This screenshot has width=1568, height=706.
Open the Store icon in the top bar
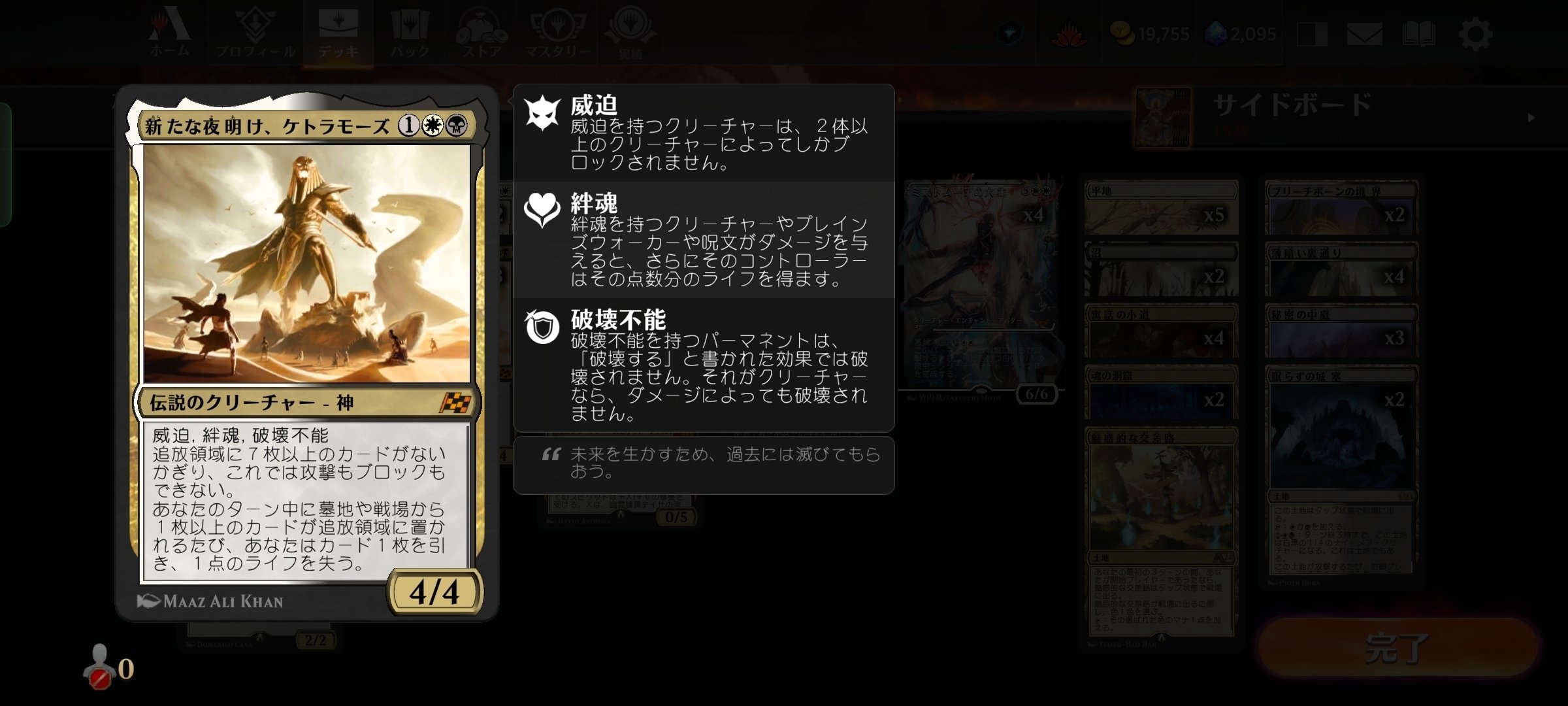tap(482, 26)
